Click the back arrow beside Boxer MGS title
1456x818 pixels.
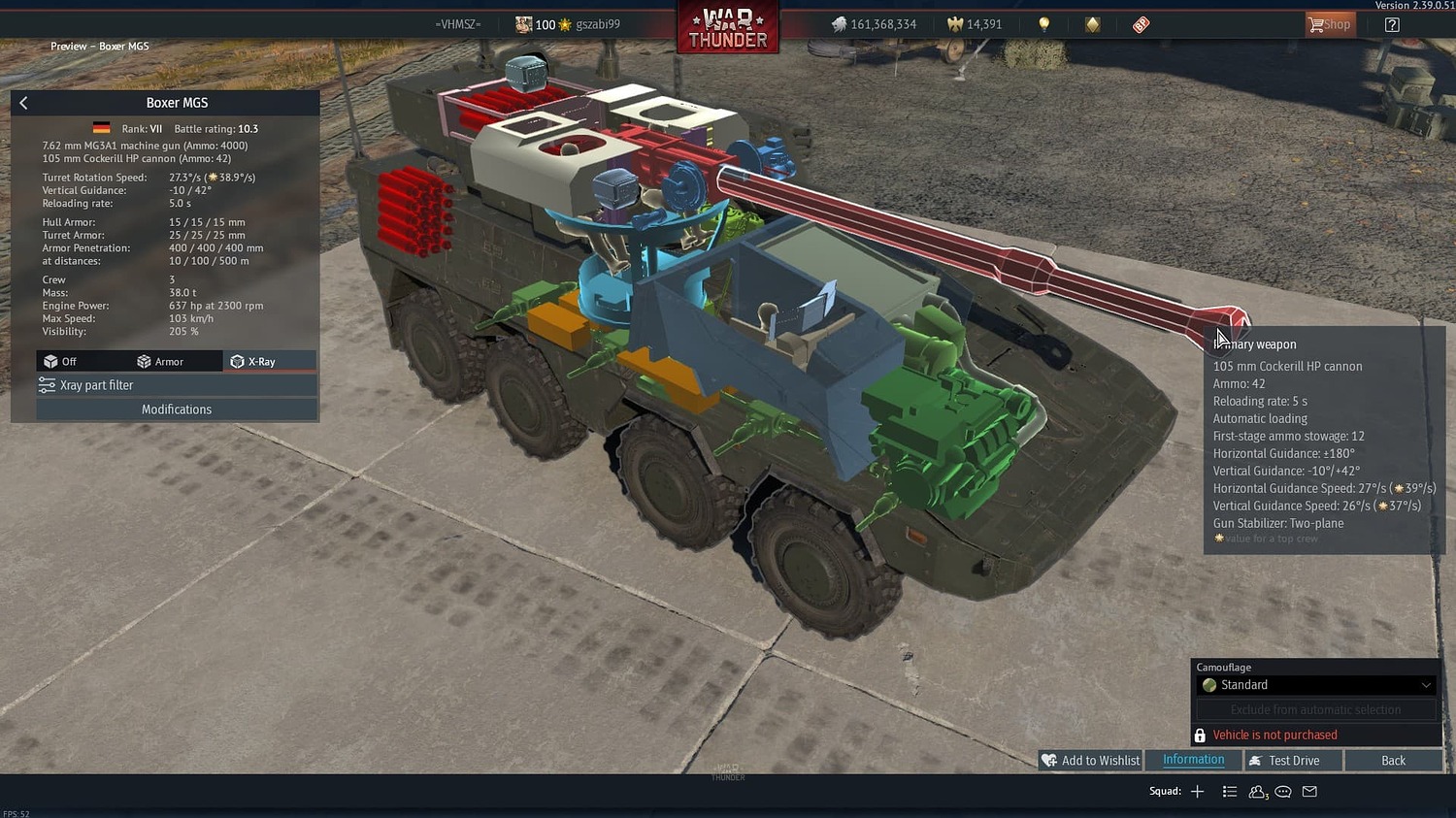(22, 102)
